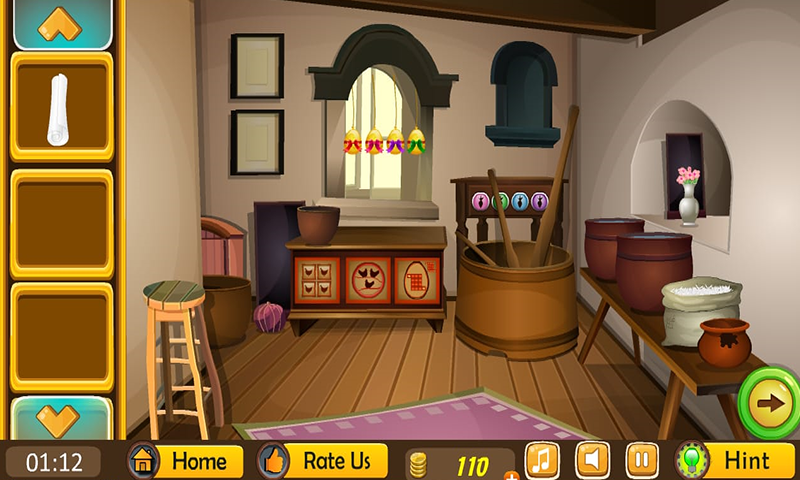The height and width of the screenshot is (480, 800).
Task: Move inventory down with the bottom arrow
Action: (61, 417)
